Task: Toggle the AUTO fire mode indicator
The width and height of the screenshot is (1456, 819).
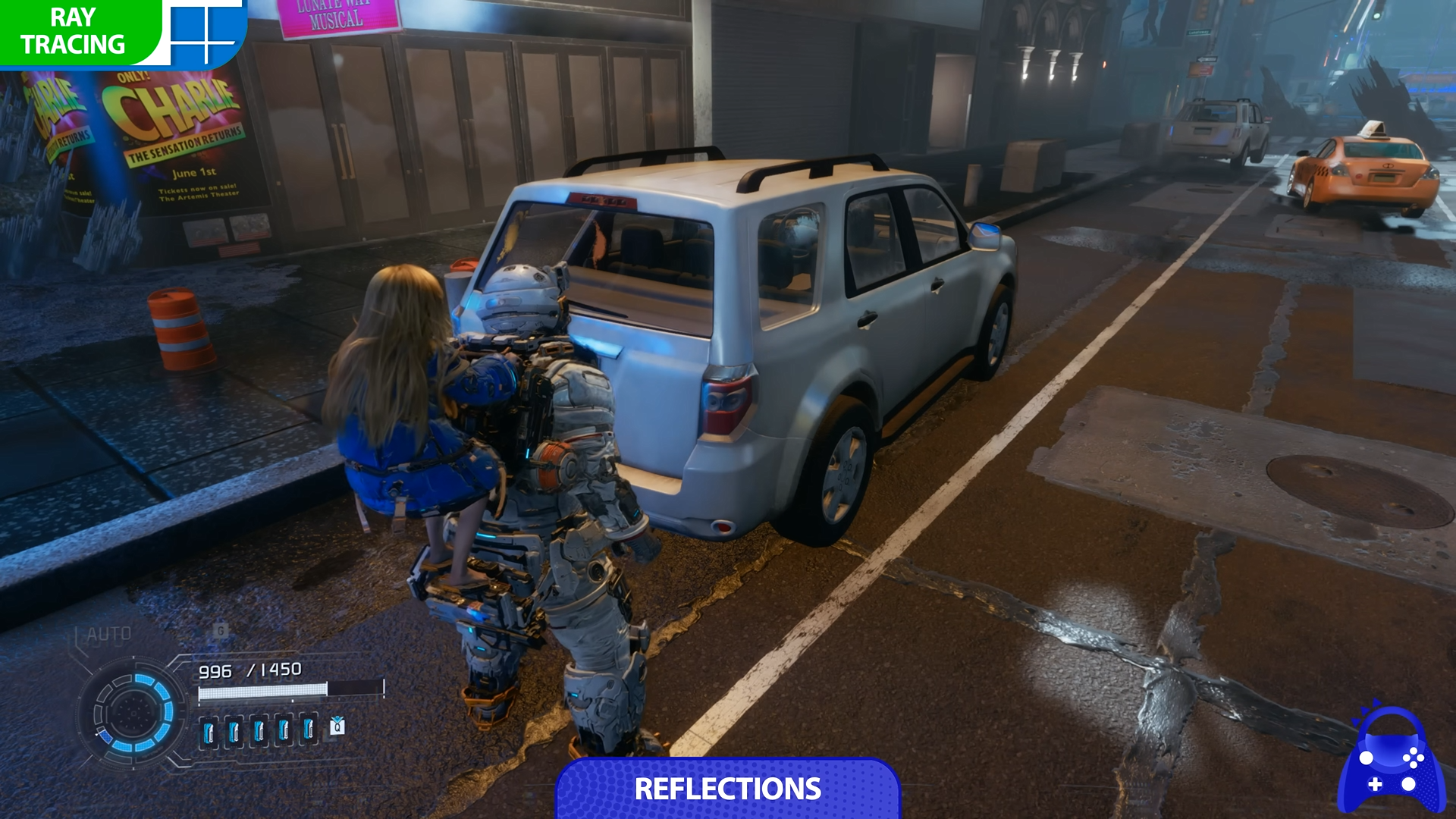Action: pyautogui.click(x=108, y=634)
